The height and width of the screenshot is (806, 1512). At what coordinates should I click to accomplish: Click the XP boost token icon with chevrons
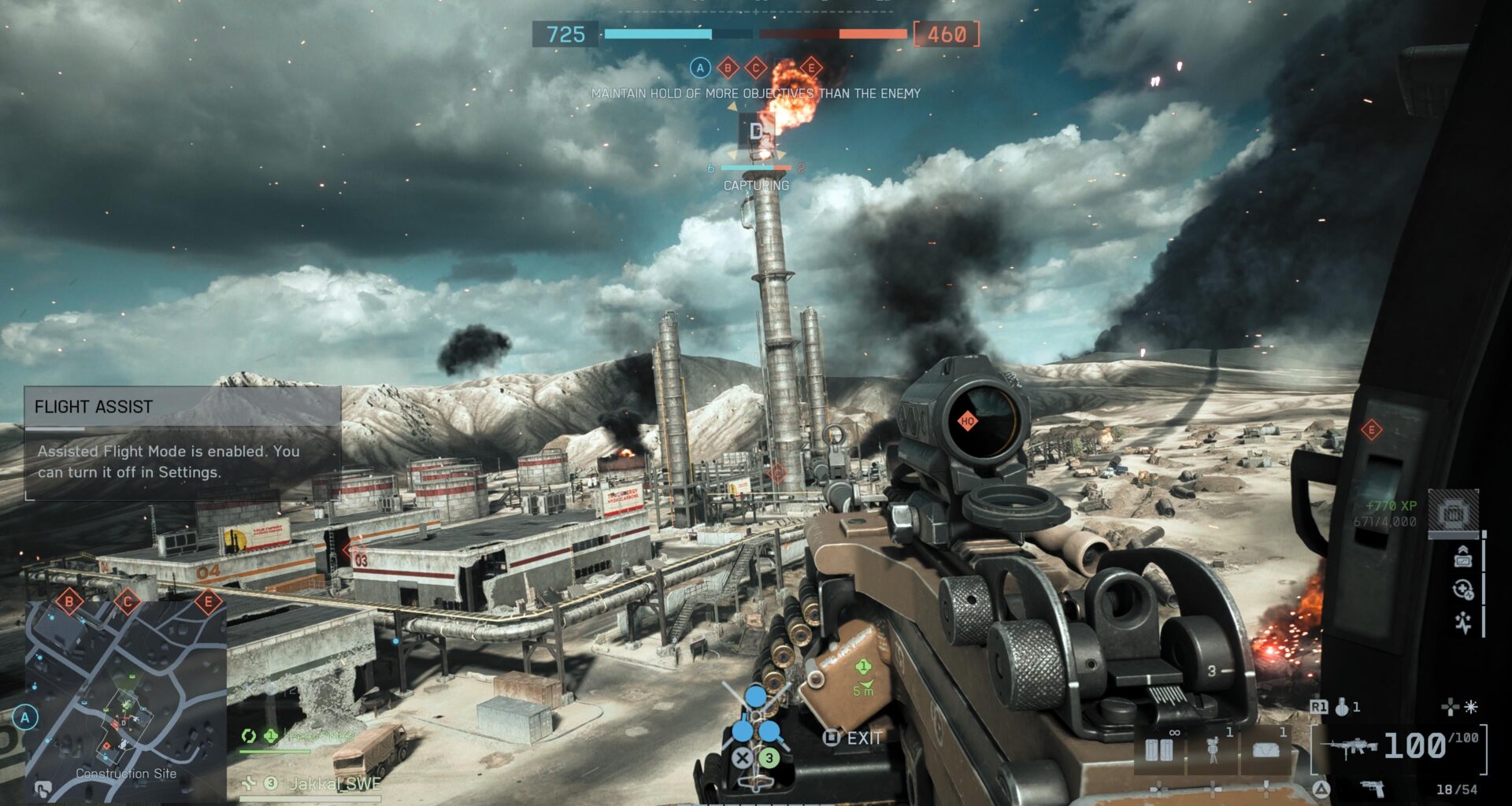[x=1464, y=559]
